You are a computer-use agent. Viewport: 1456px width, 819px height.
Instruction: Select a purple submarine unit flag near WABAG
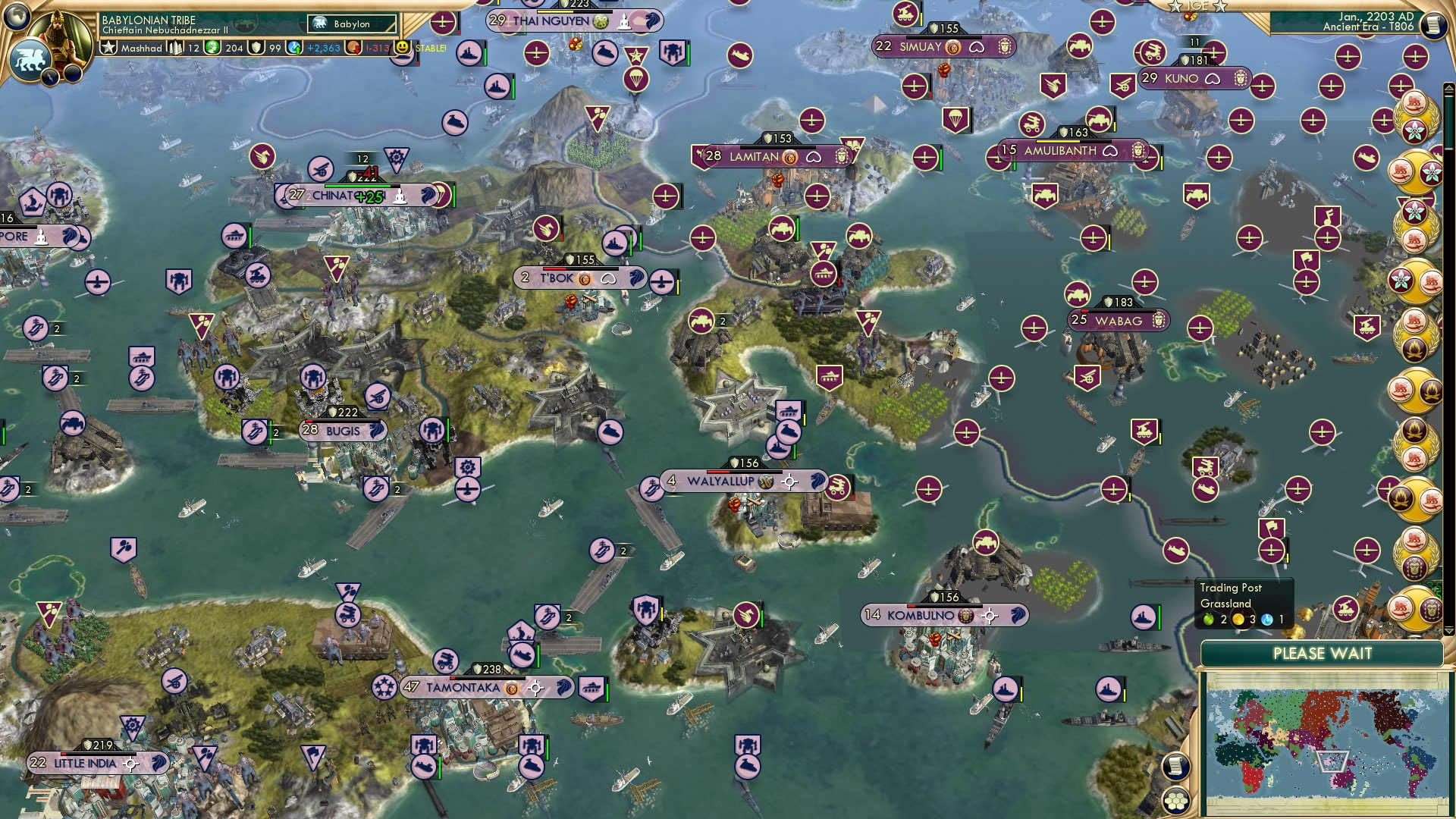[1205, 488]
